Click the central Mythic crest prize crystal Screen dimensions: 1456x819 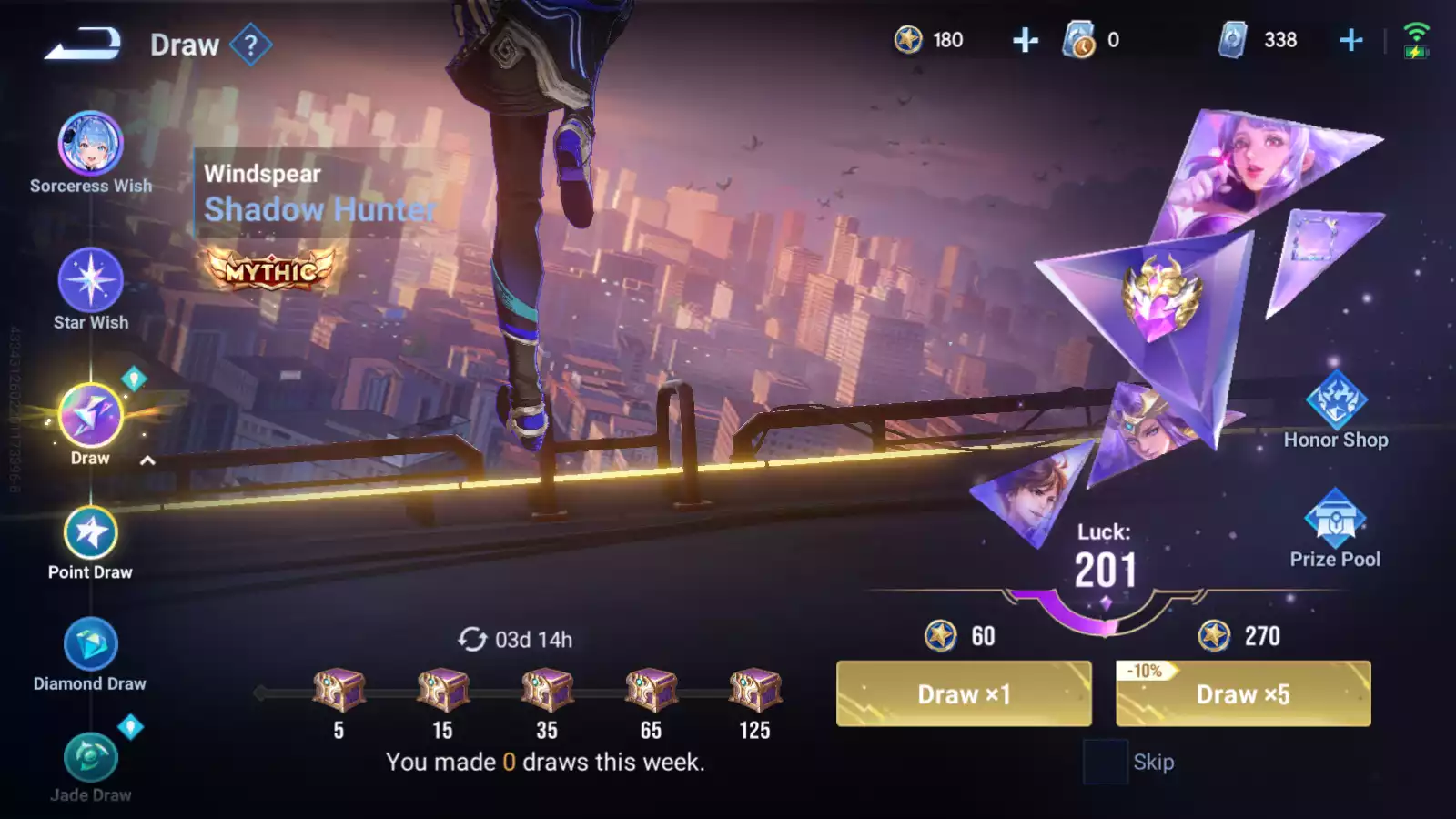(1160, 296)
